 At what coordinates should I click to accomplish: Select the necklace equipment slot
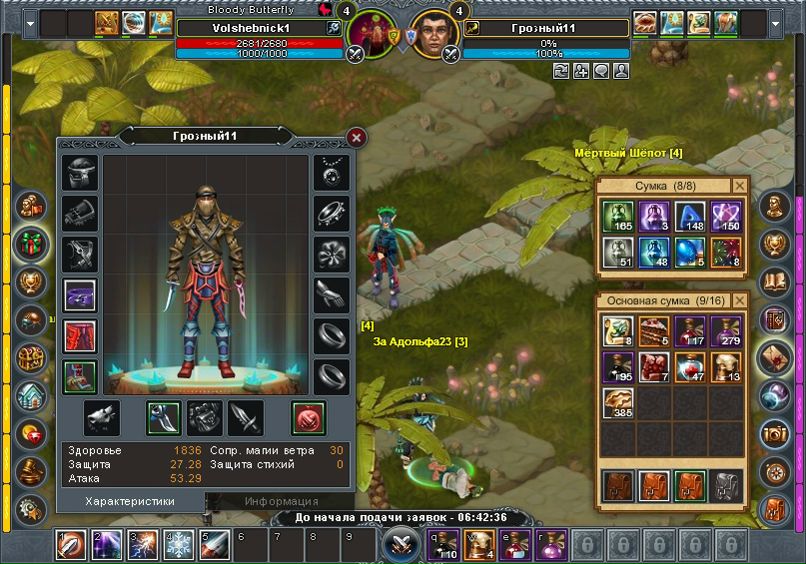pos(331,172)
